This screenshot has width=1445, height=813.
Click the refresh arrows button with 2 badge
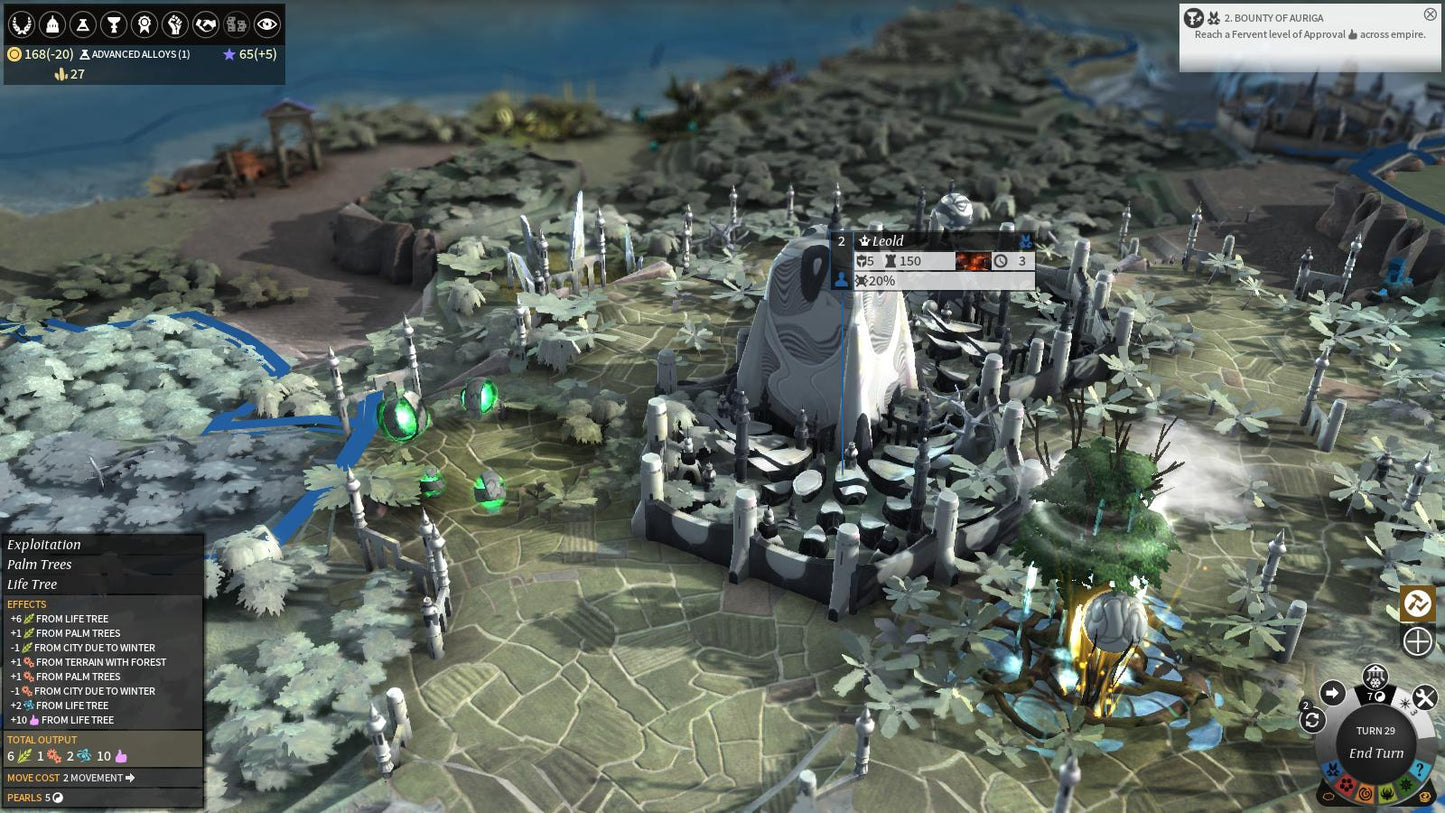coord(1312,720)
